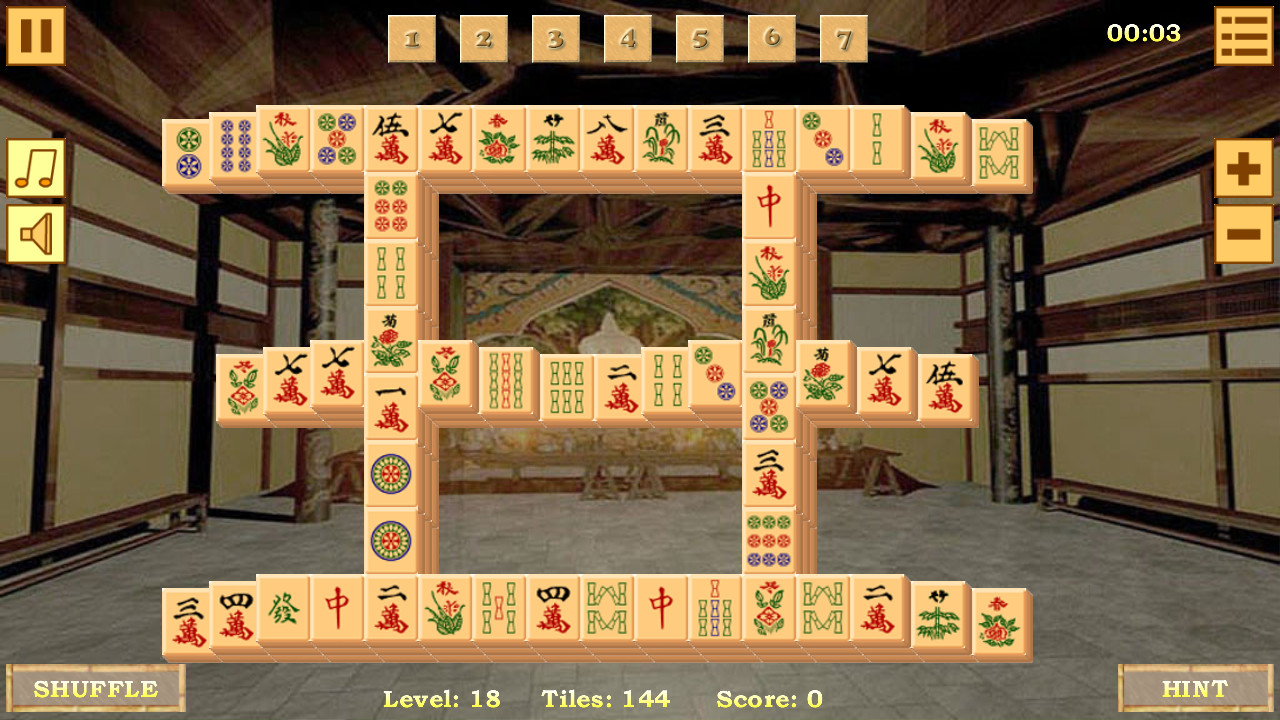Select level set 4
Image resolution: width=1280 pixels, height=720 pixels.
(x=628, y=39)
